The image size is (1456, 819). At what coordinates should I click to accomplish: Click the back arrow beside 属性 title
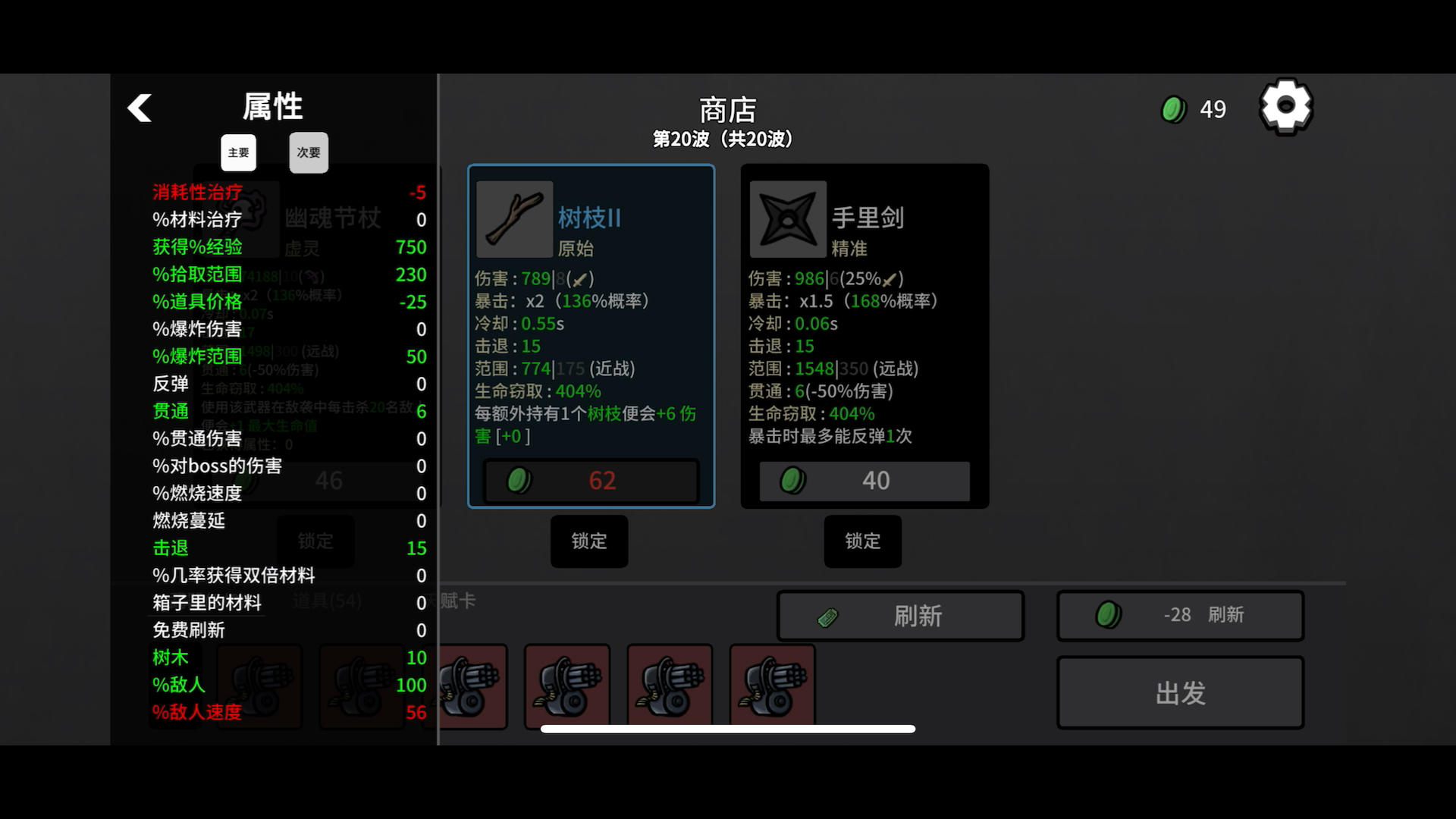point(140,108)
